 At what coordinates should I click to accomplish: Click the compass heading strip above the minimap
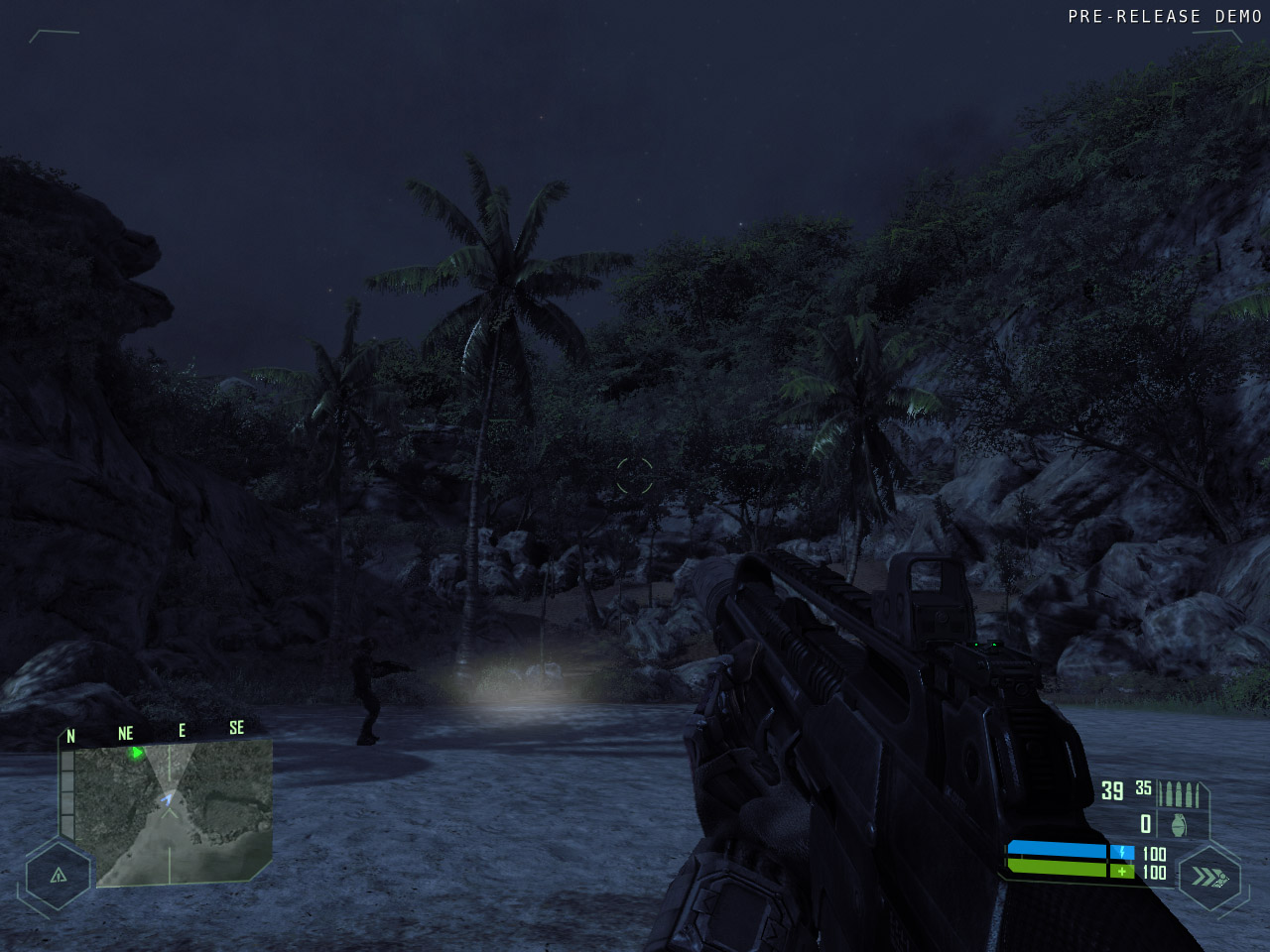coord(154,732)
